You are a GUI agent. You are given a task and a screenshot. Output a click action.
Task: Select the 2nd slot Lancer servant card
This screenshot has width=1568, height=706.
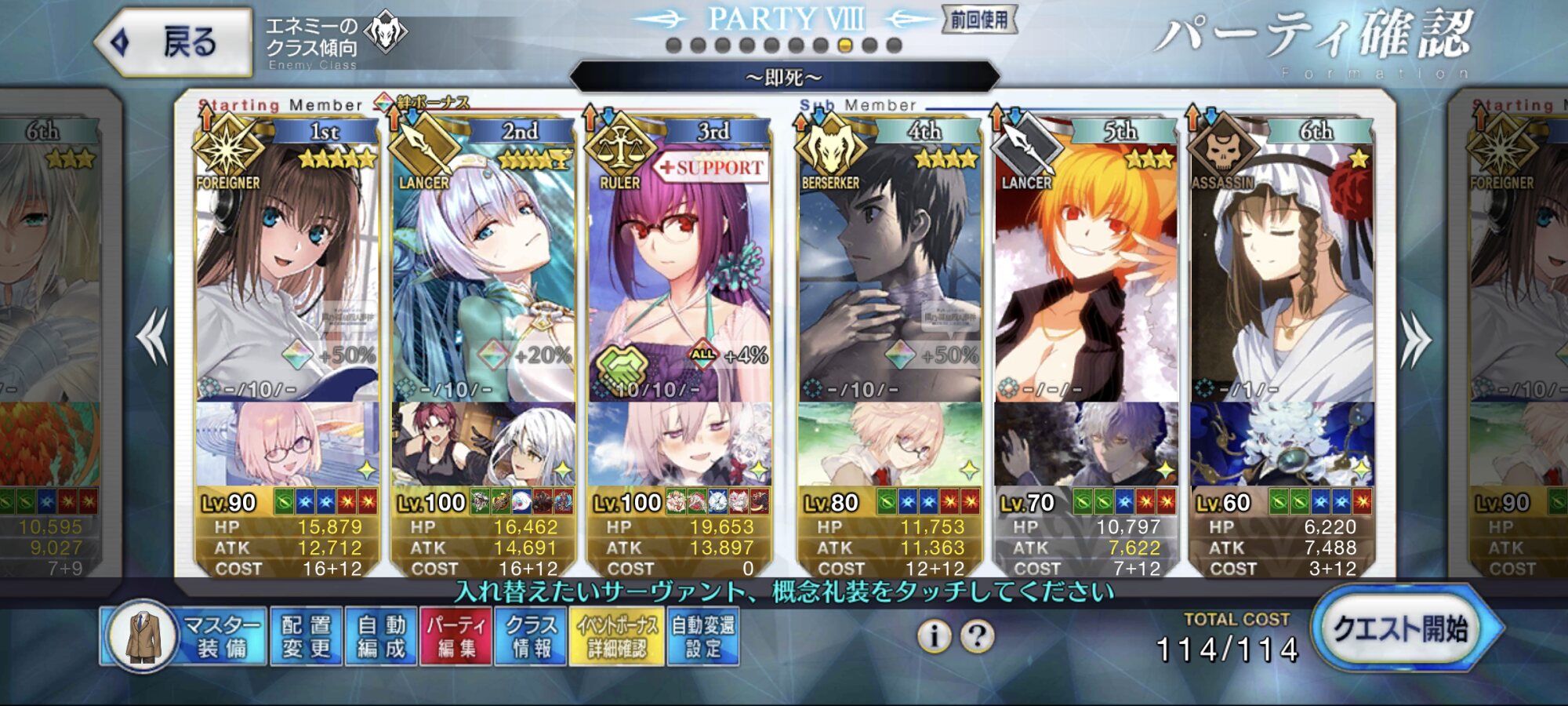[x=483, y=267]
